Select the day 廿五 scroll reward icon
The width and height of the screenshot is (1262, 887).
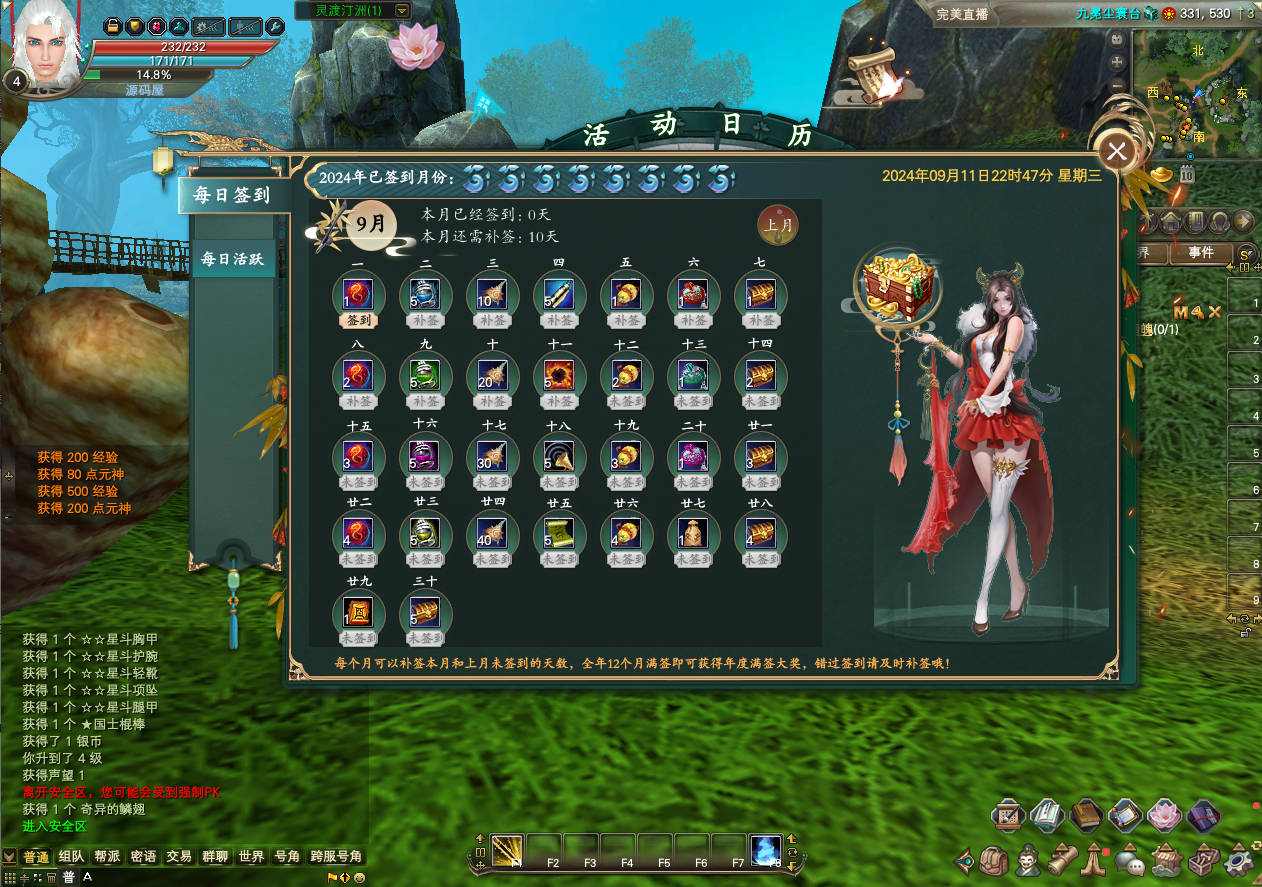pos(559,532)
